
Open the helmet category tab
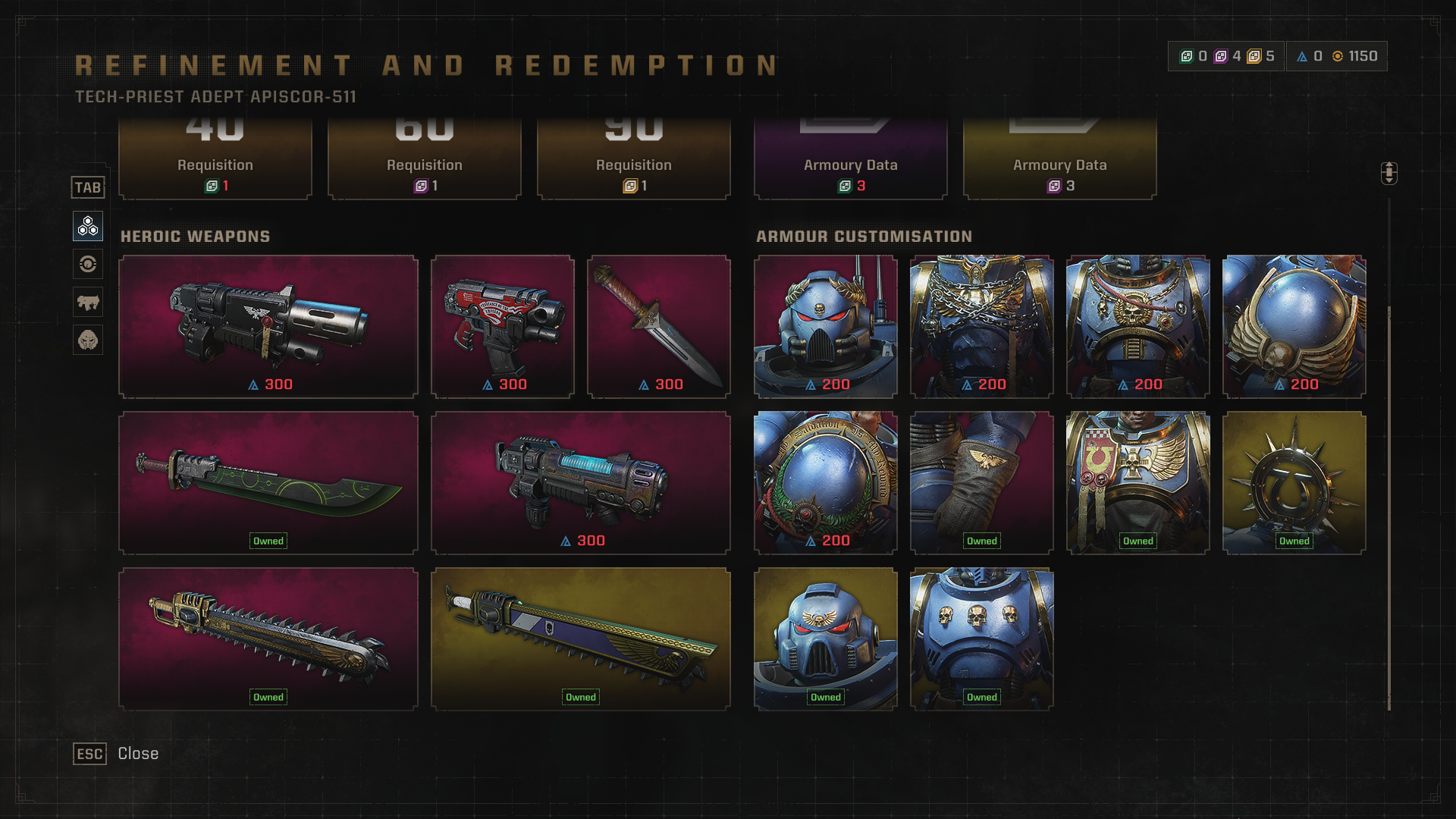coord(88,340)
